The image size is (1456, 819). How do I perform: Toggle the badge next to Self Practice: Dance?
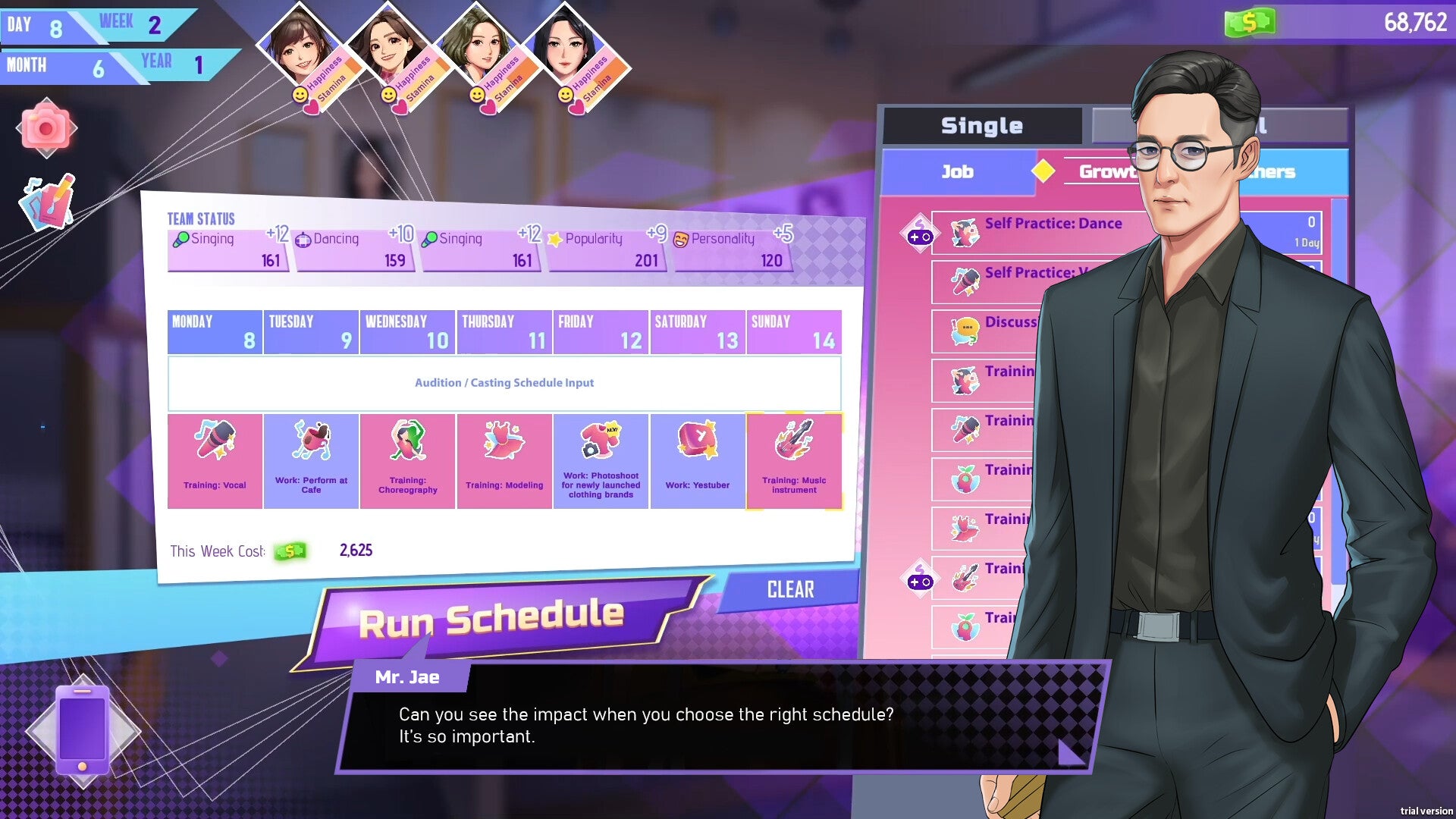[919, 234]
